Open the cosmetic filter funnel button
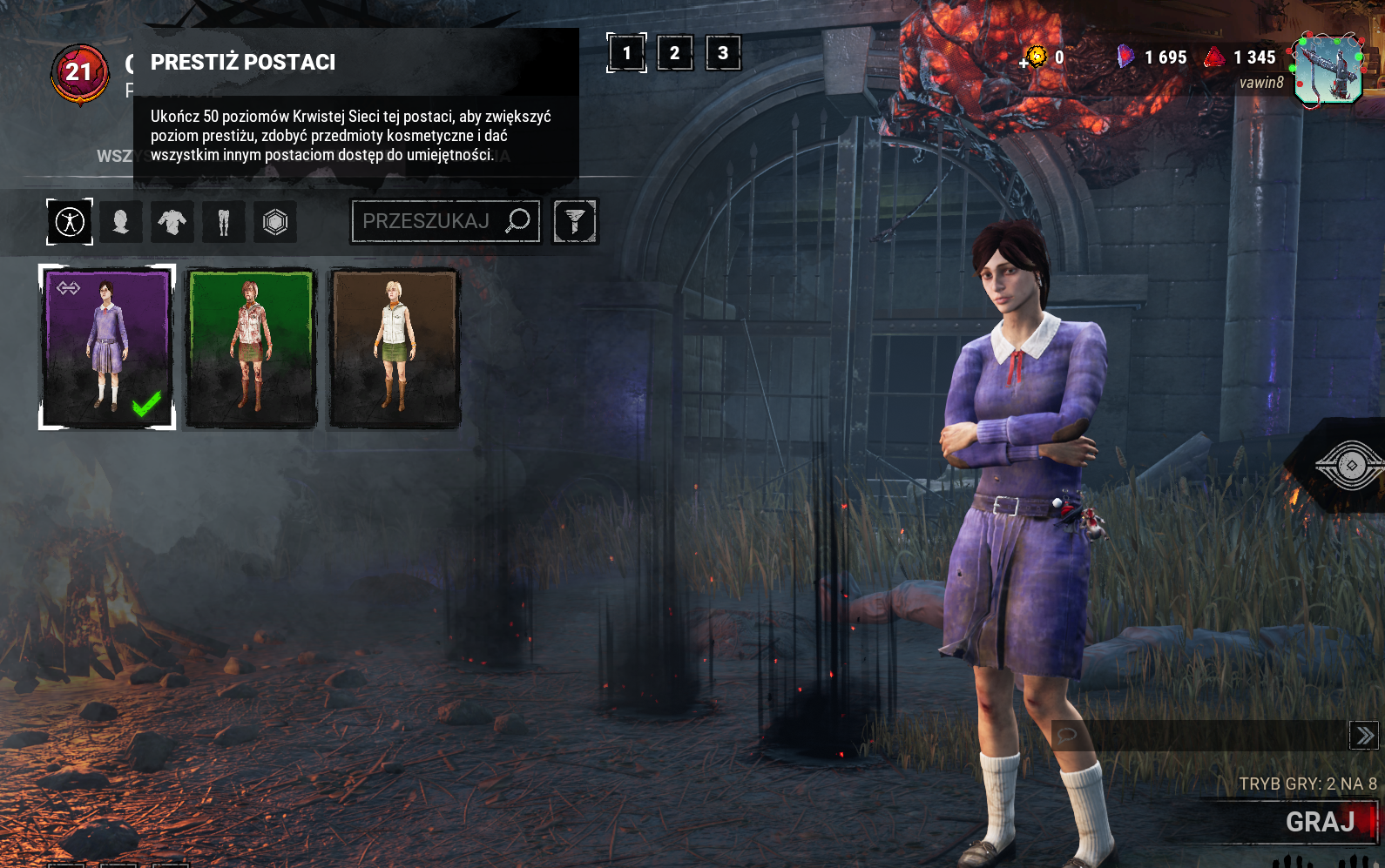 pyautogui.click(x=575, y=221)
